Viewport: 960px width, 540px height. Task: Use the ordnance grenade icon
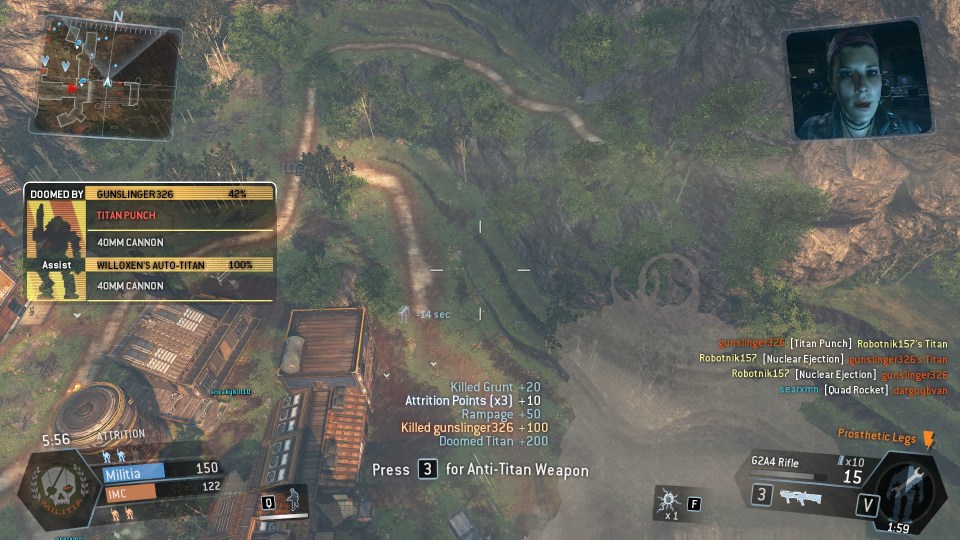point(667,501)
